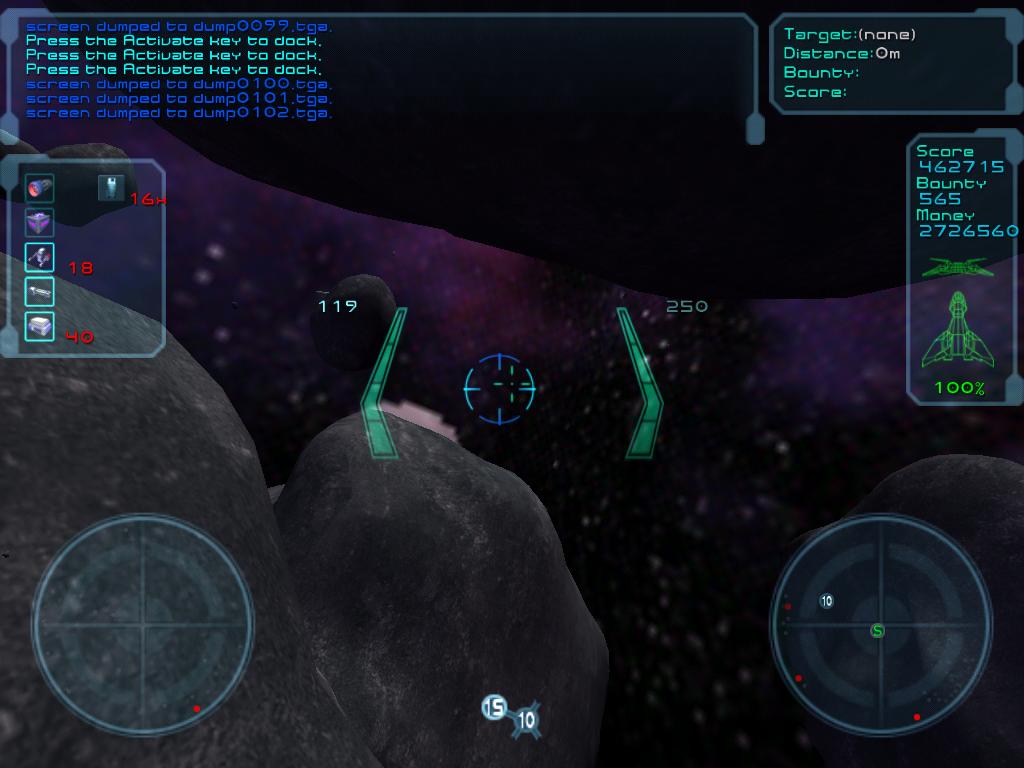This screenshot has width=1024, height=768.
Task: Click the right circular radar minimap
Action: tap(880, 623)
